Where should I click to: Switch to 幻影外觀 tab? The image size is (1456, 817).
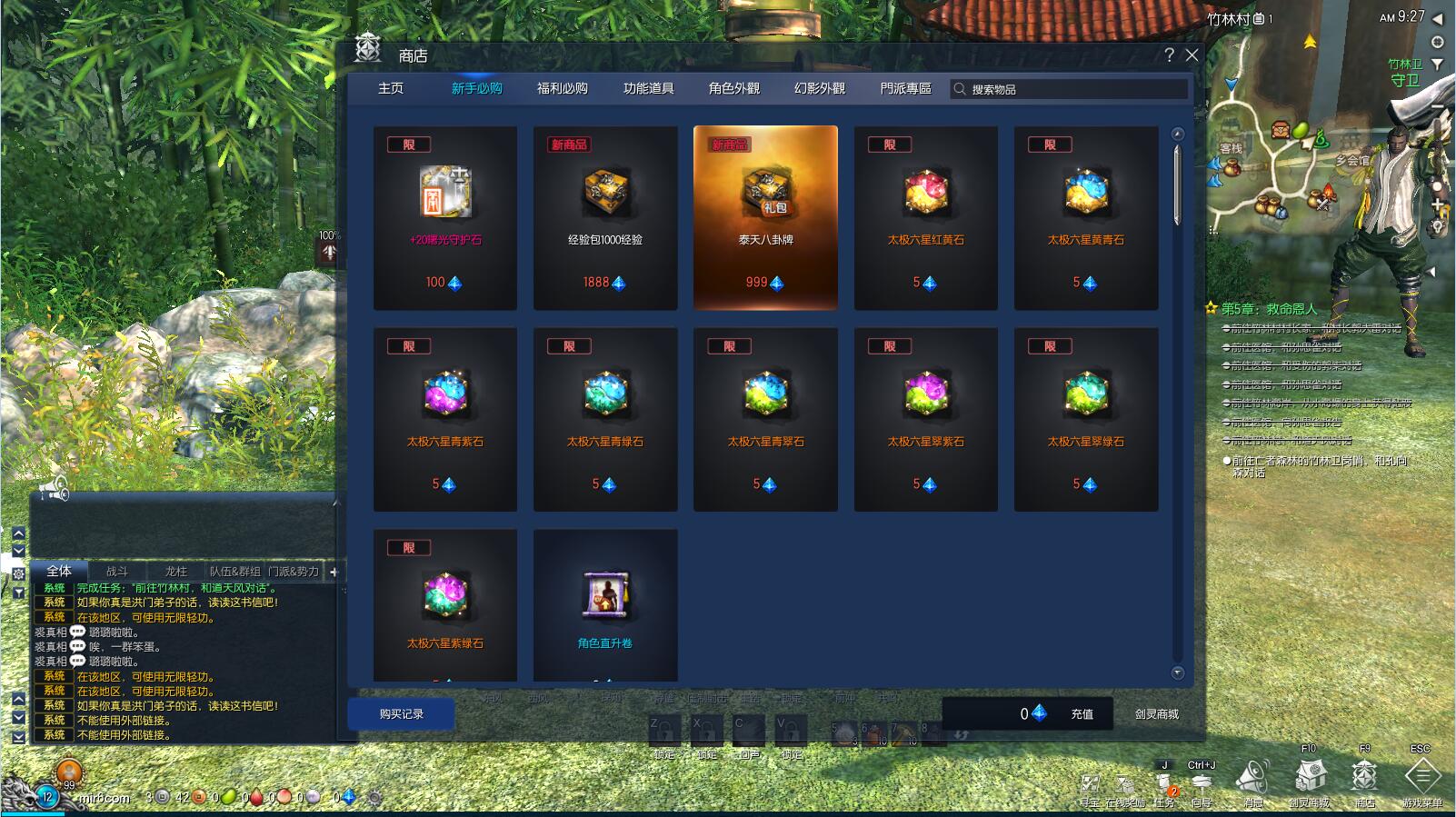819,88
